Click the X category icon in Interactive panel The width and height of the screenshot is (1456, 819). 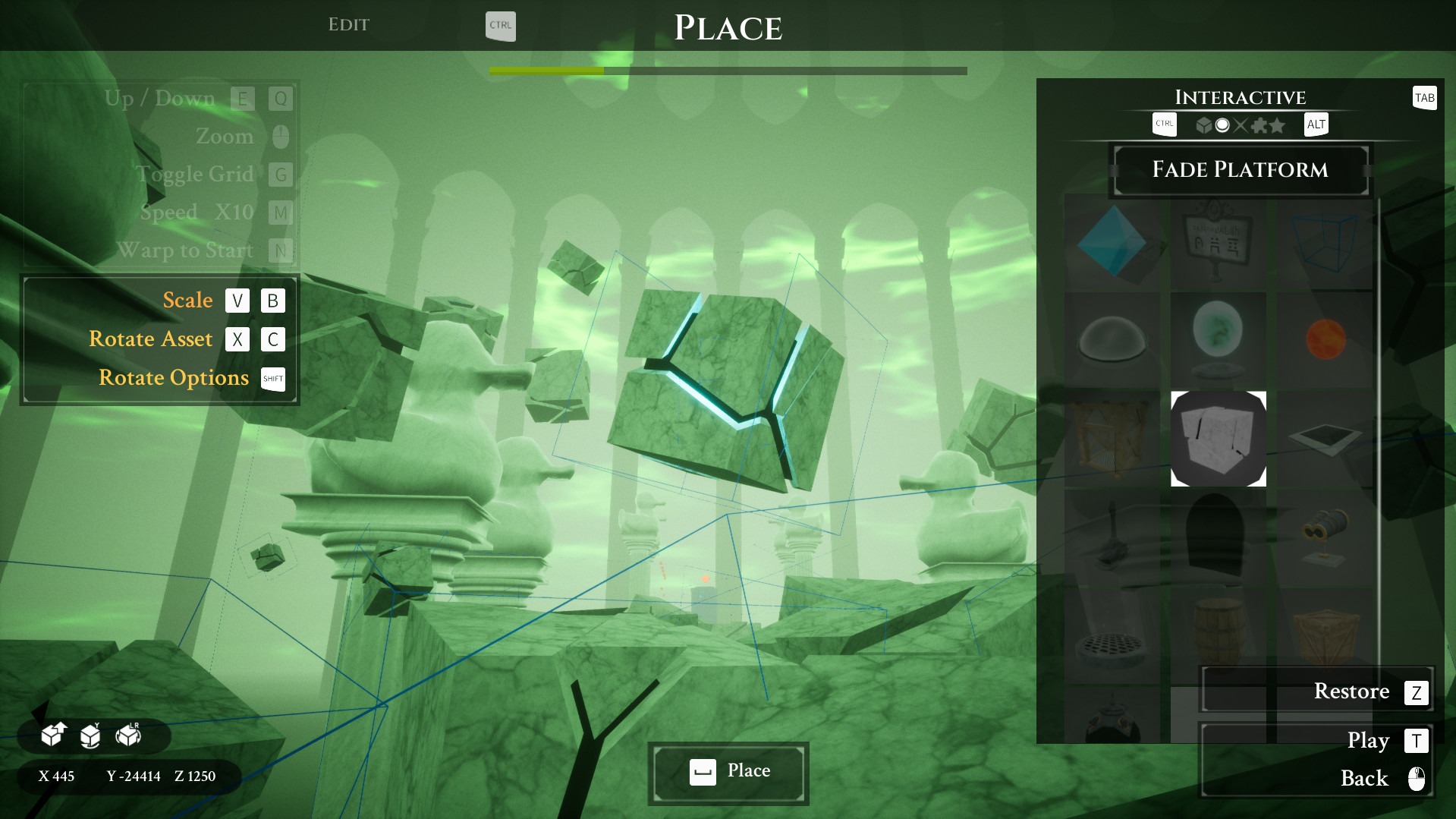point(1240,125)
